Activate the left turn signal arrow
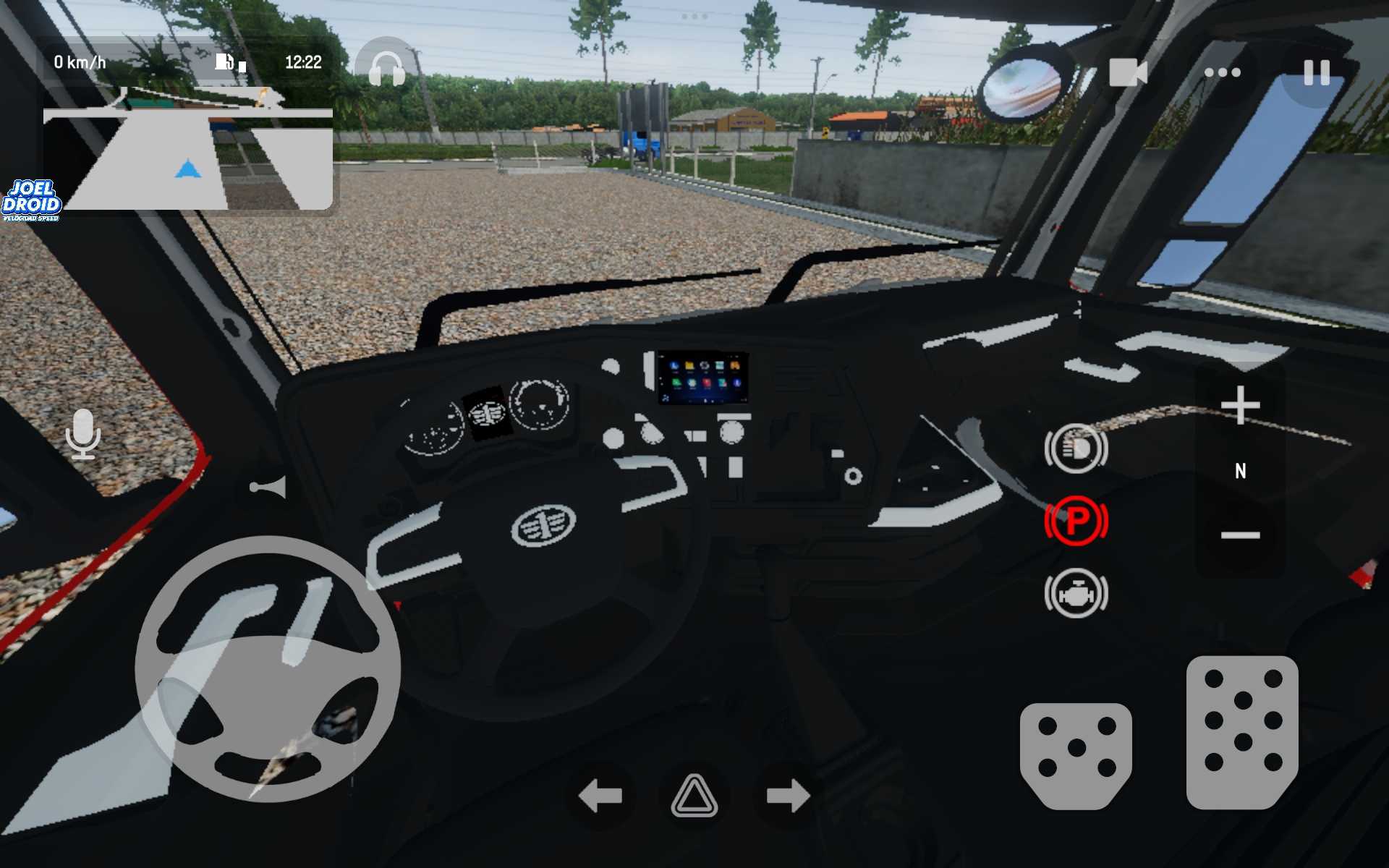 [x=600, y=796]
